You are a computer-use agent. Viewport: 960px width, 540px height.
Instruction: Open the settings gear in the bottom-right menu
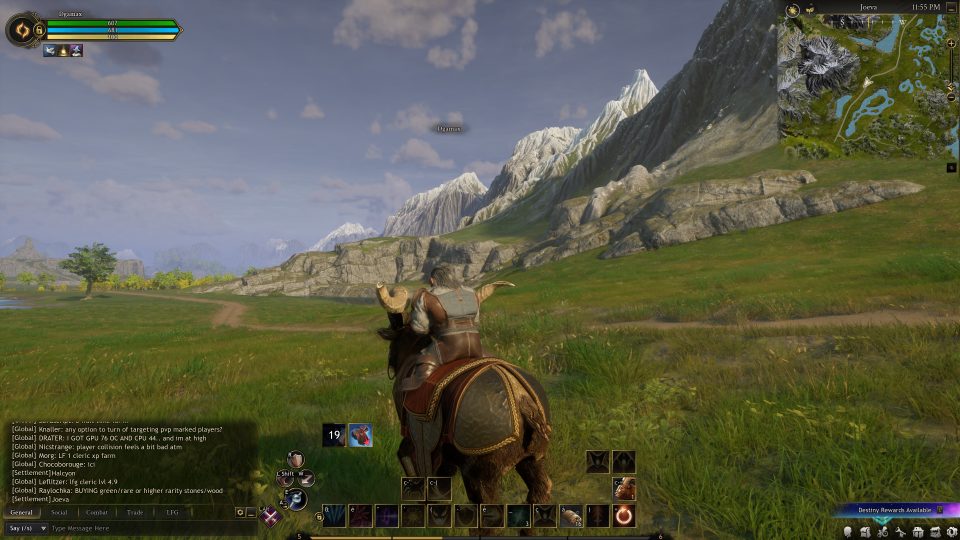coord(953,531)
